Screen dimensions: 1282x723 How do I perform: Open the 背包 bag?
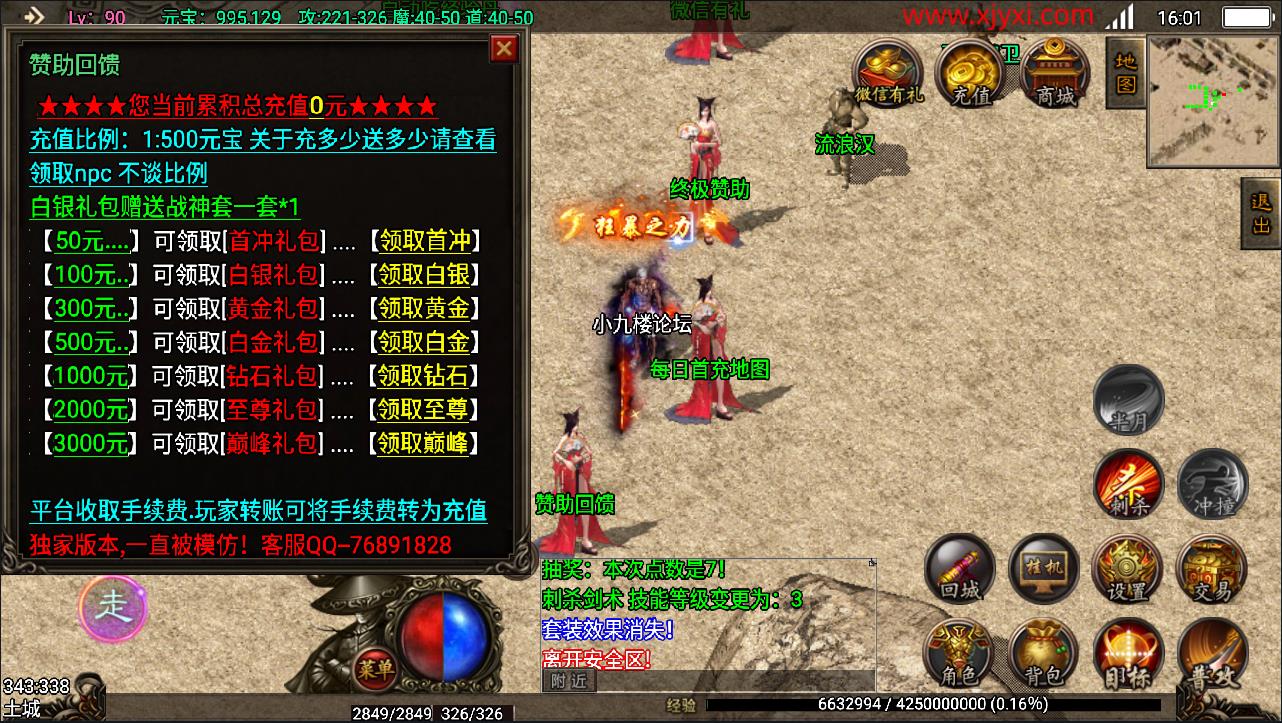click(x=1043, y=654)
